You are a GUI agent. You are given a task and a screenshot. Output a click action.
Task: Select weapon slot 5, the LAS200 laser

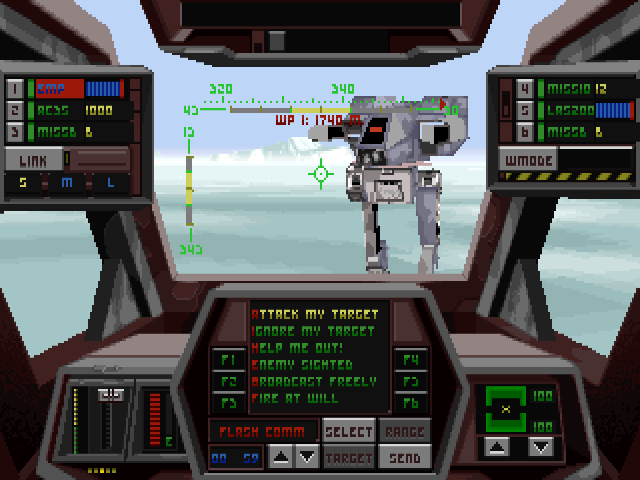point(524,110)
